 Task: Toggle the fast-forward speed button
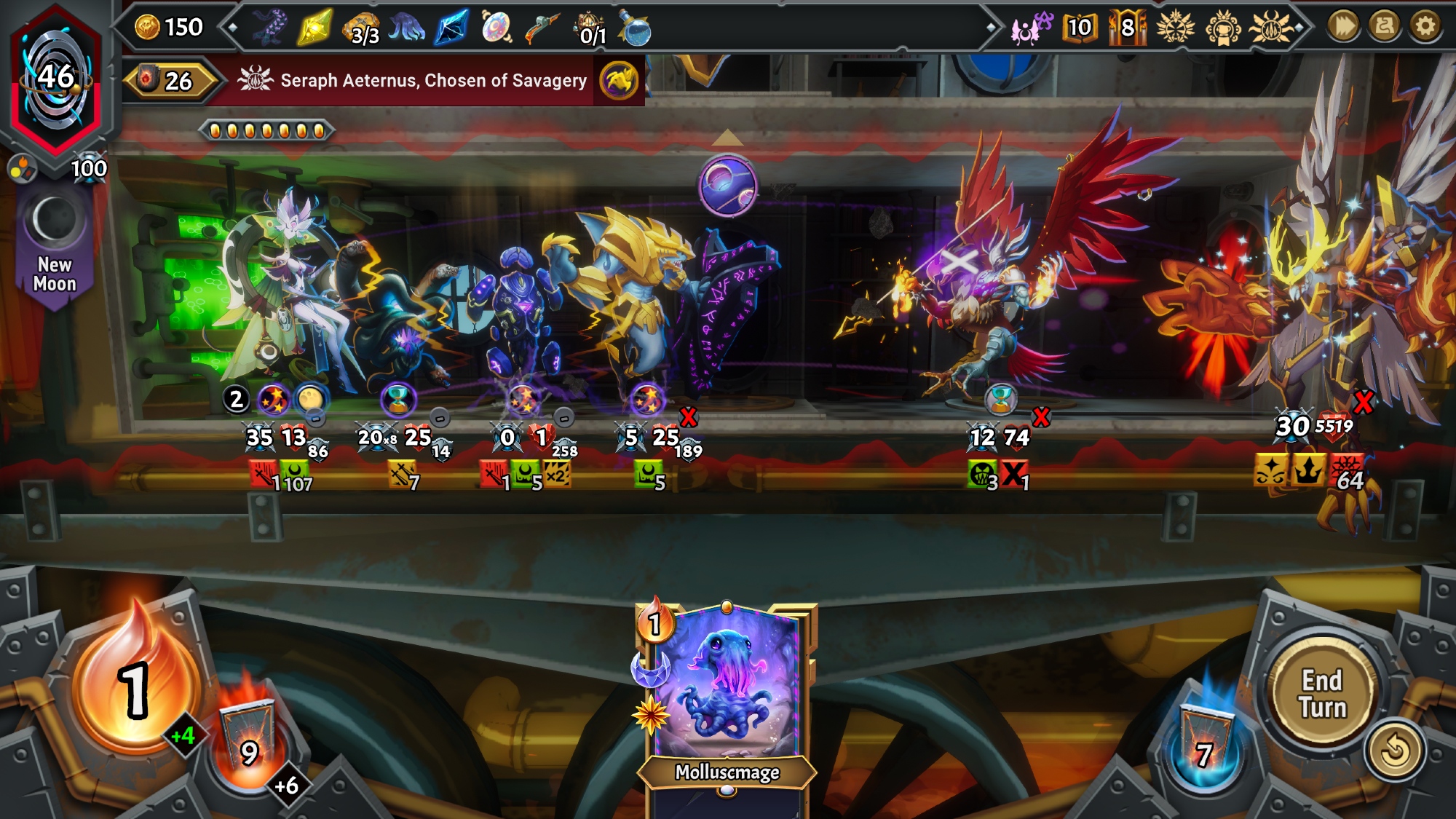pyautogui.click(x=1343, y=27)
